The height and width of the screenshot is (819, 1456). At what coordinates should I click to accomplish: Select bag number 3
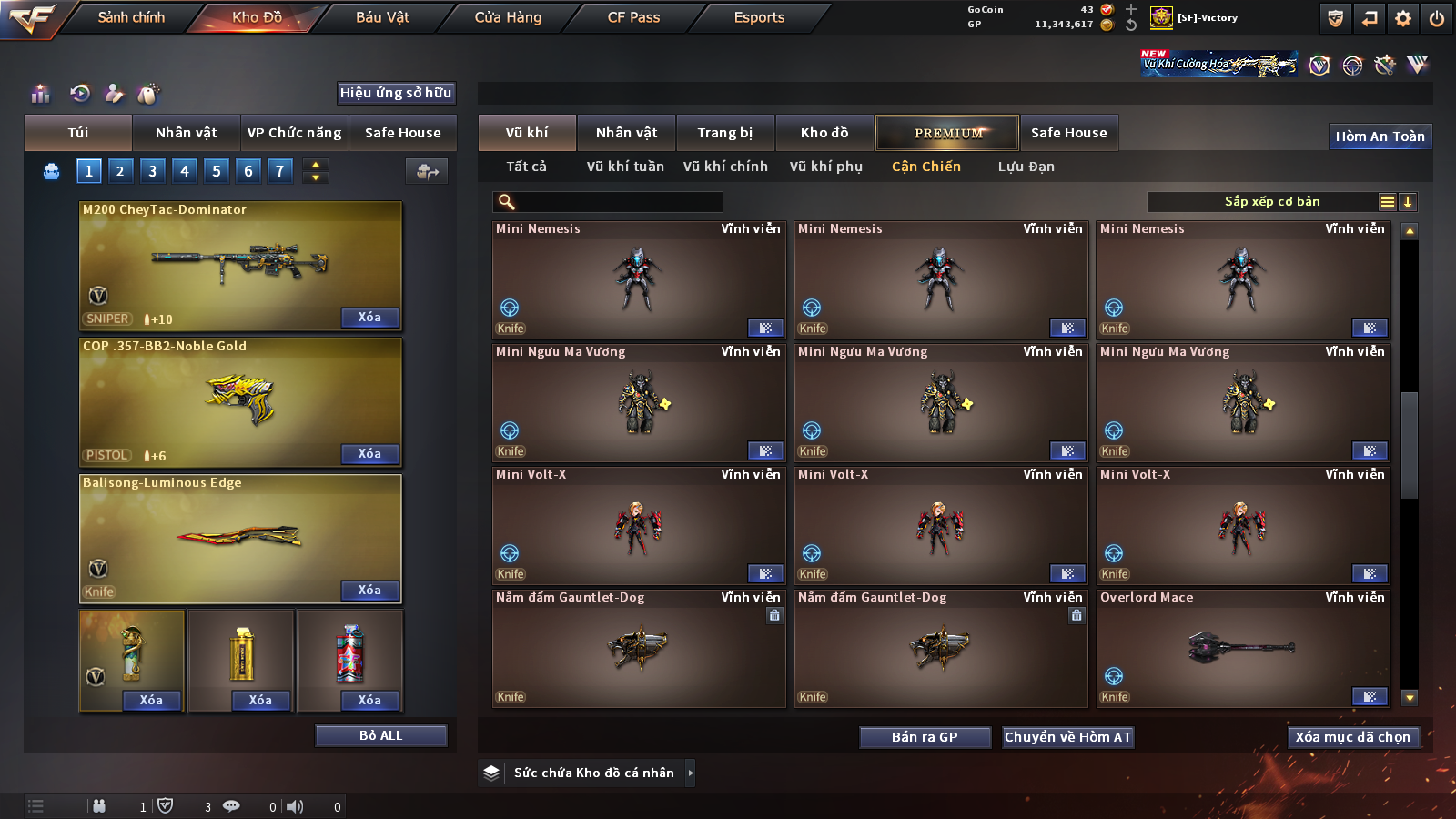(152, 170)
